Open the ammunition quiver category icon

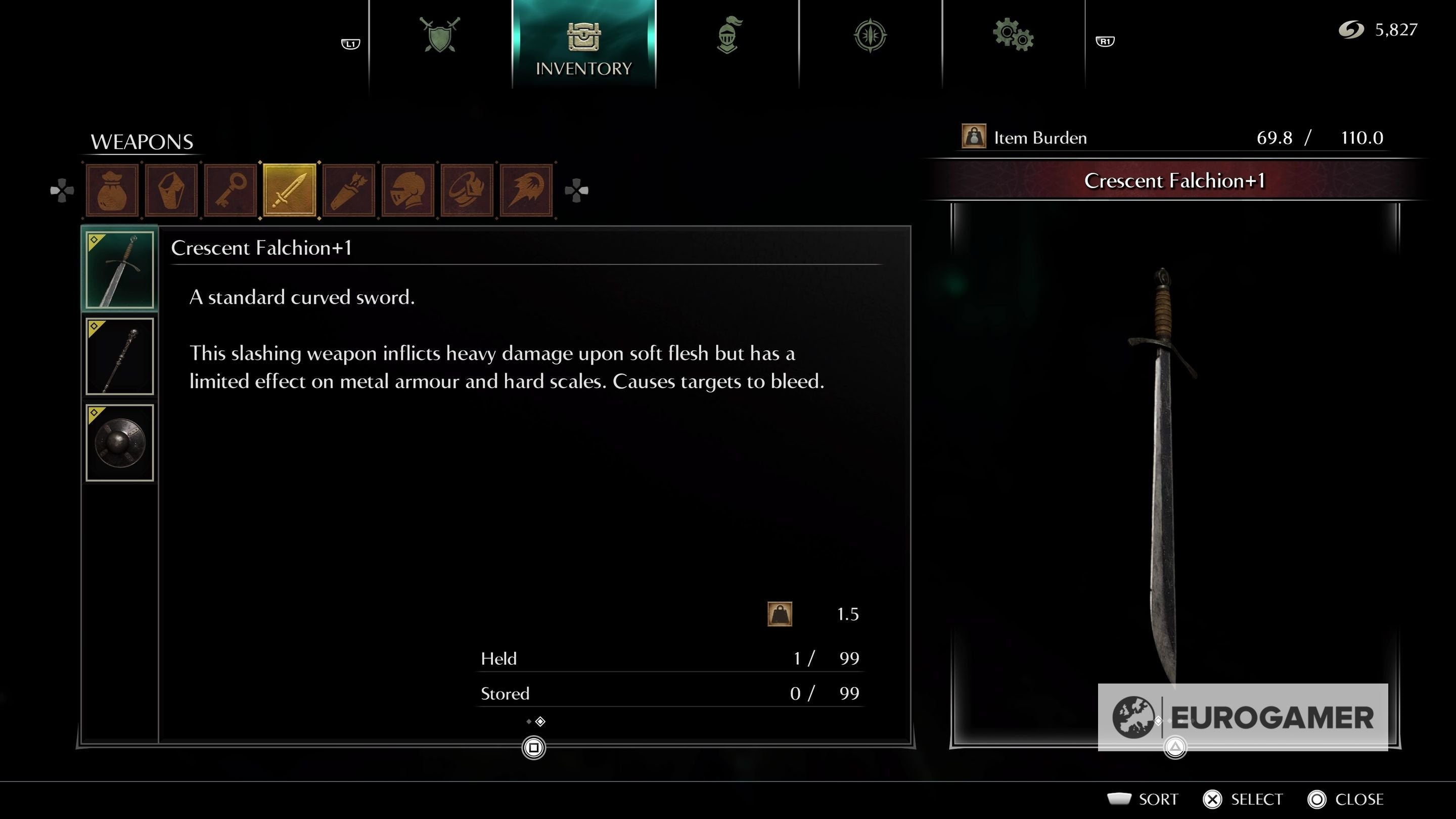pyautogui.click(x=349, y=190)
